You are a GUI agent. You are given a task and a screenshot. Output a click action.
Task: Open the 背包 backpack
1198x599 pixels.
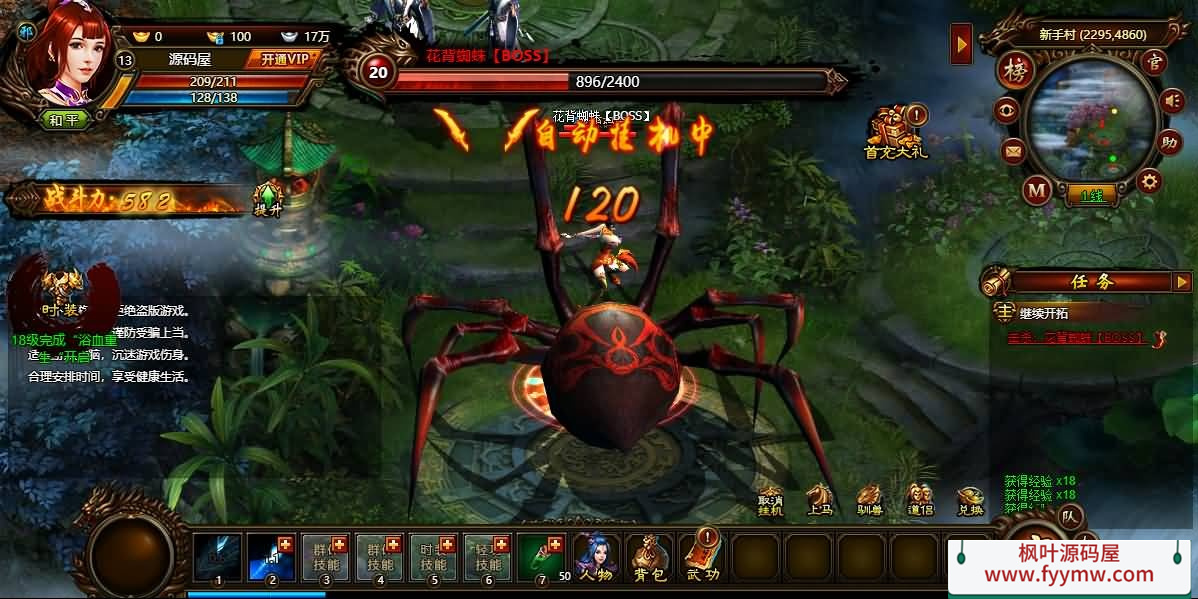[x=651, y=557]
